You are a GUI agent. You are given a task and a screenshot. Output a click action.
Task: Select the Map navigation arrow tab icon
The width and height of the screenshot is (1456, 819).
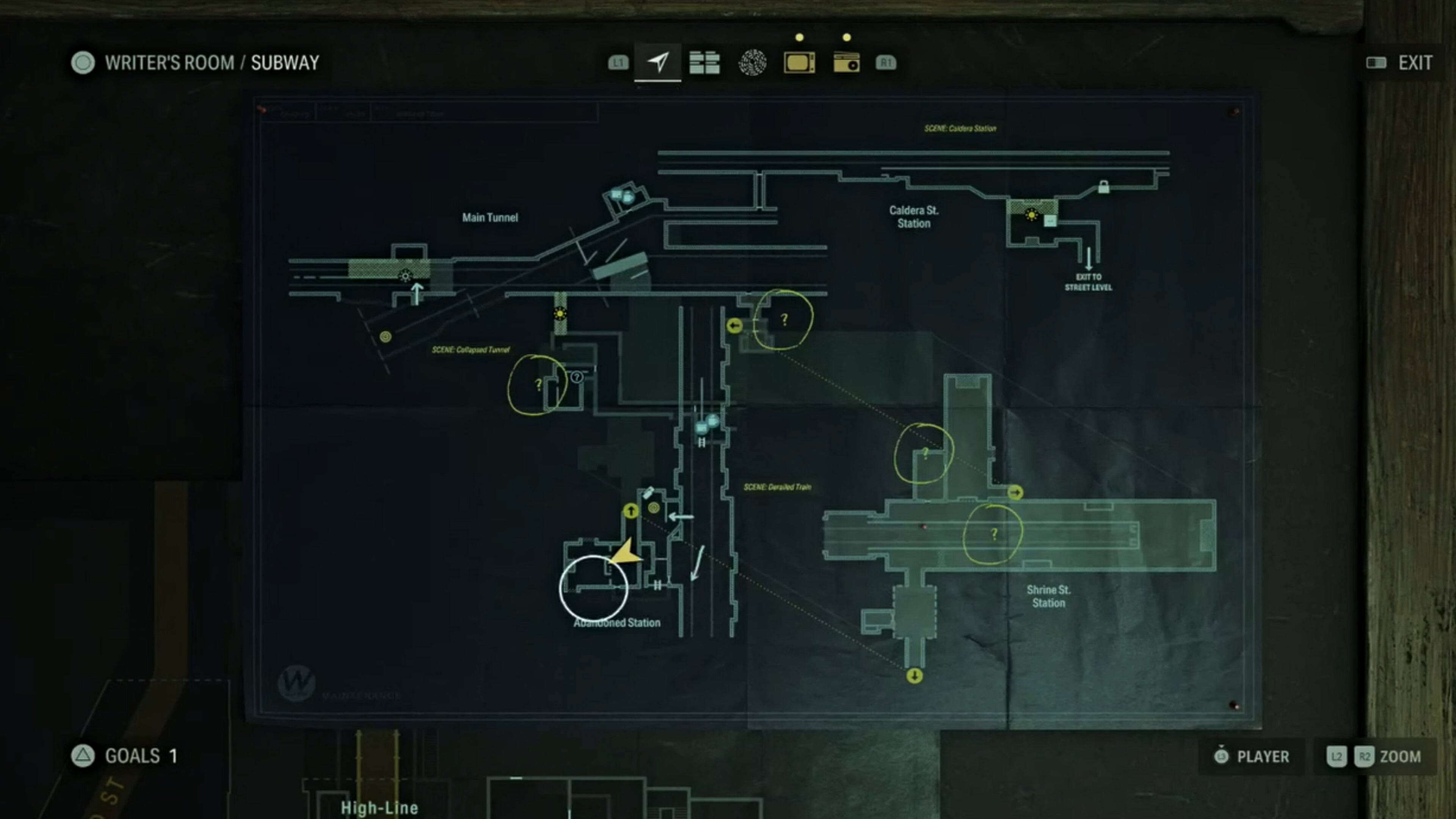click(659, 62)
